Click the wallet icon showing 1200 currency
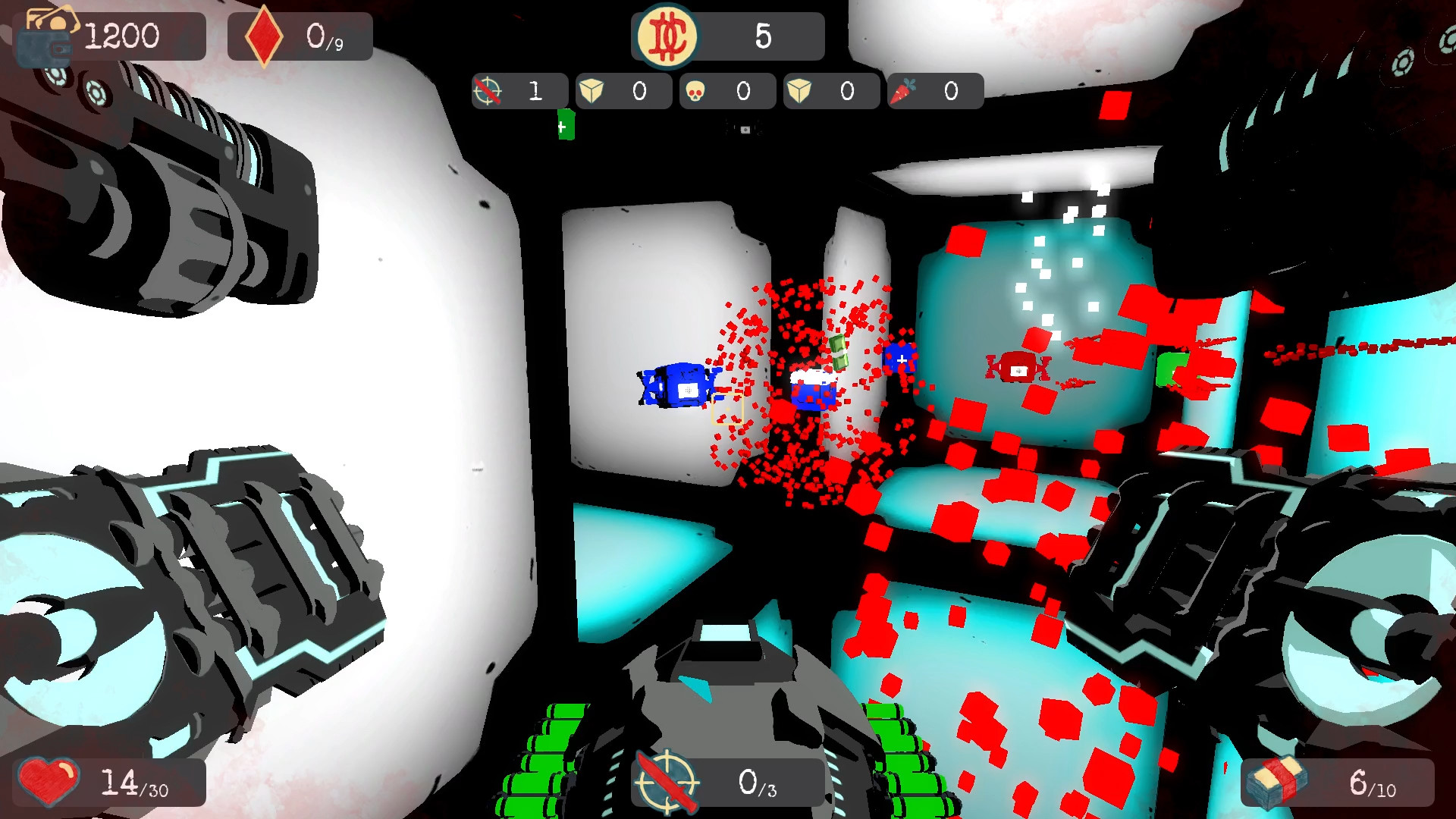 tap(48, 34)
